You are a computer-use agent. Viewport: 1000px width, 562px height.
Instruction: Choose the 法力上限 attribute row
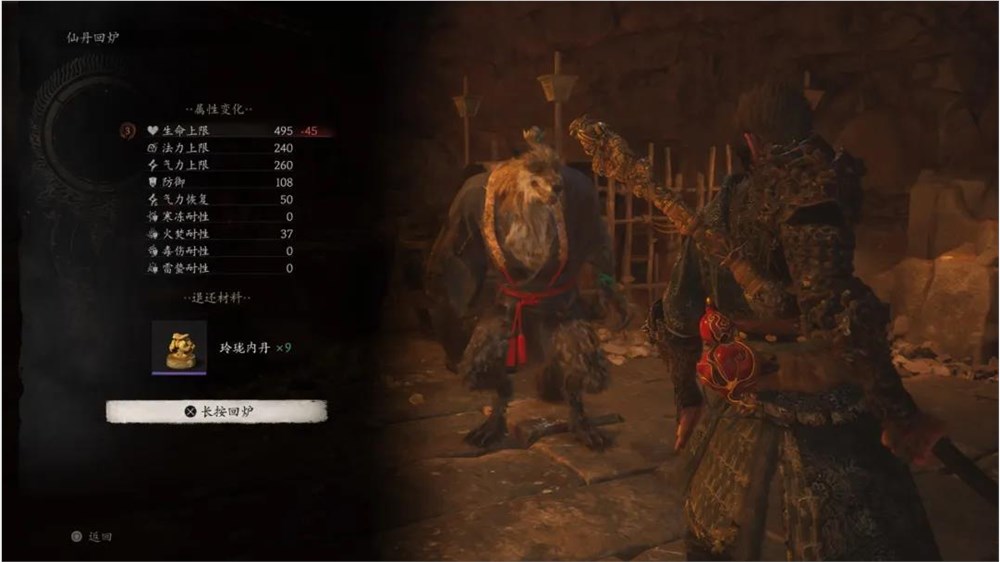tap(220, 147)
